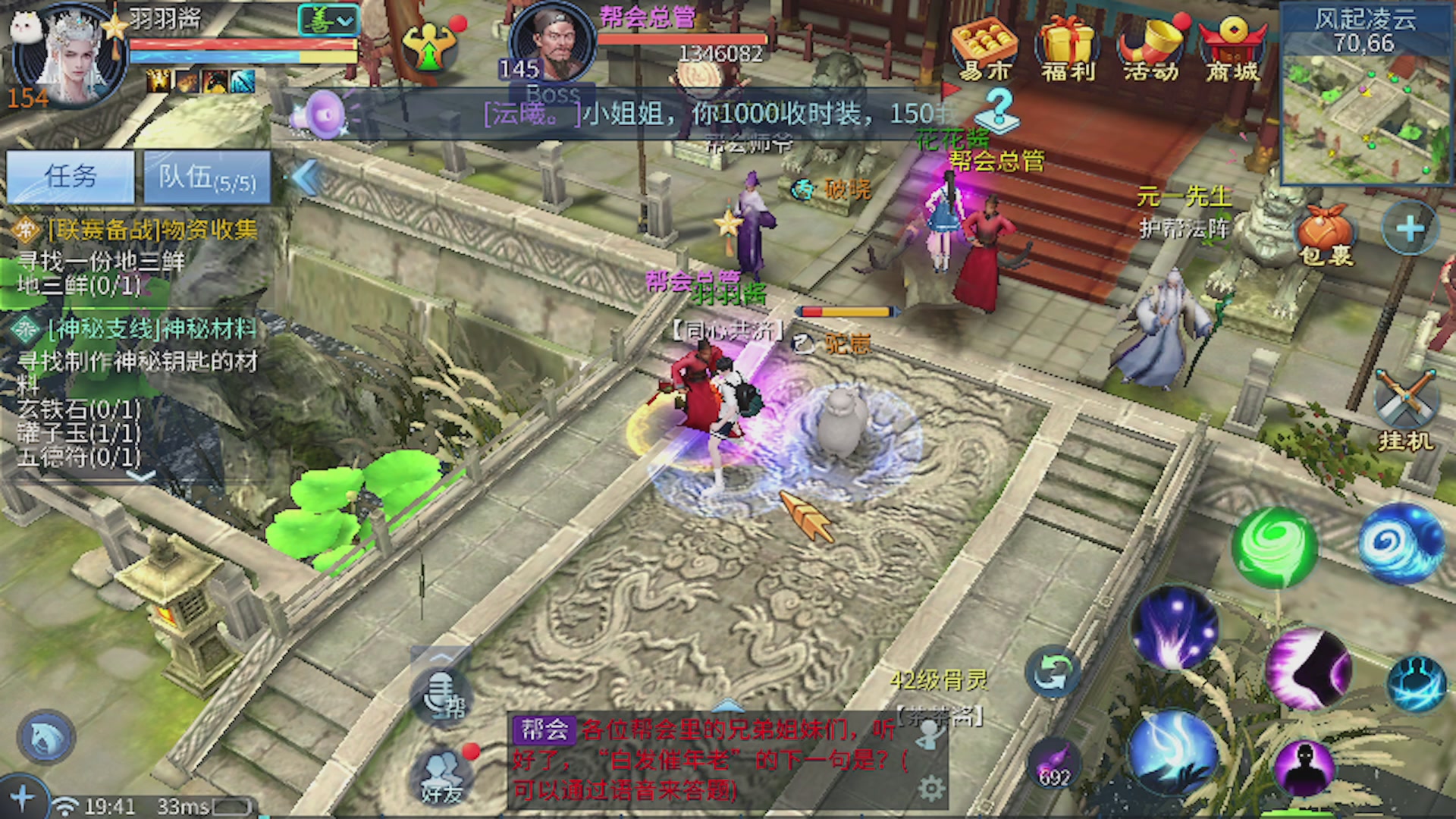Open the 善 mode dropdown
This screenshot has width=1456, height=819.
pyautogui.click(x=328, y=20)
